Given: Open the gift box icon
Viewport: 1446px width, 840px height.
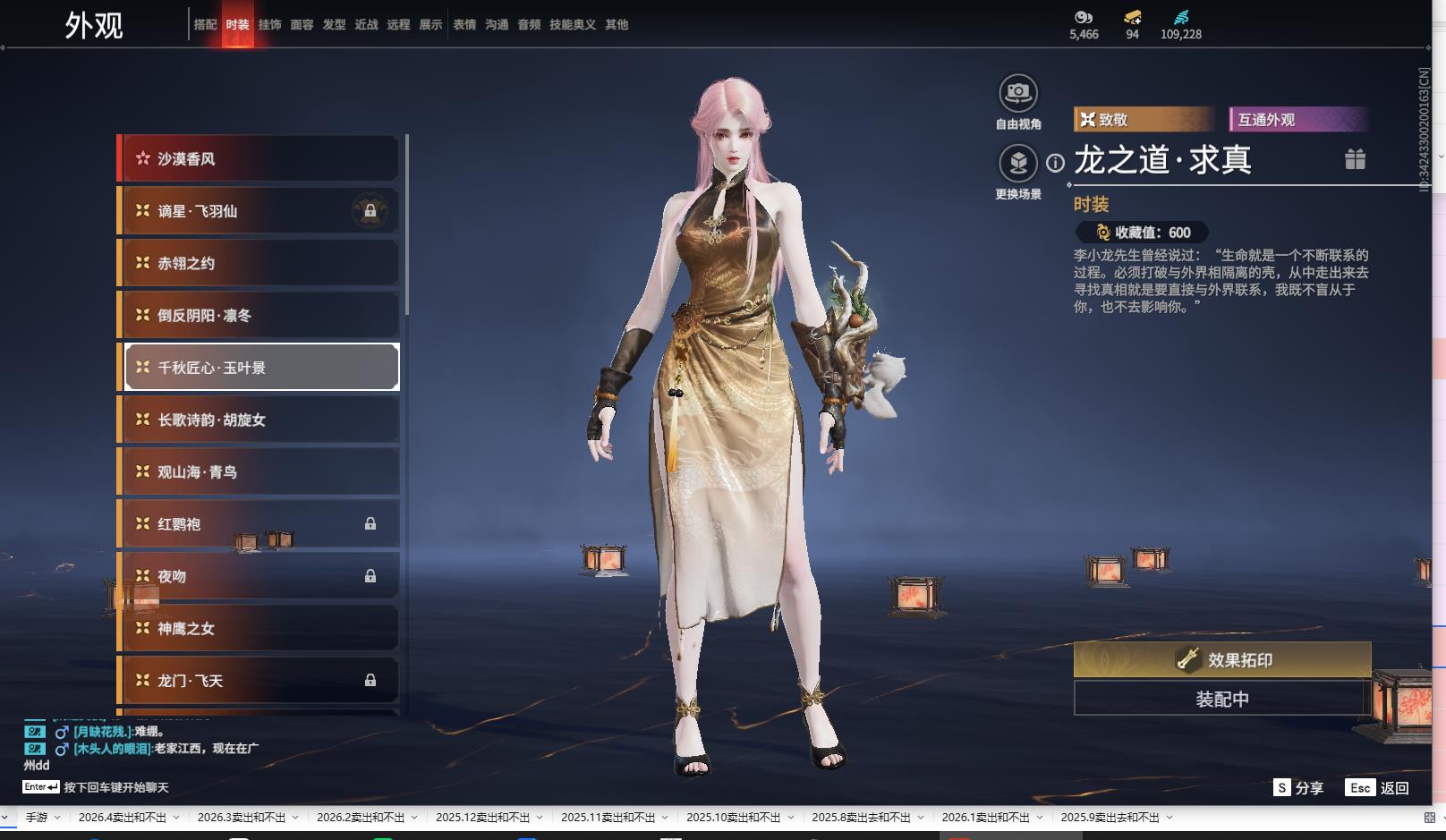Looking at the screenshot, I should (1355, 159).
